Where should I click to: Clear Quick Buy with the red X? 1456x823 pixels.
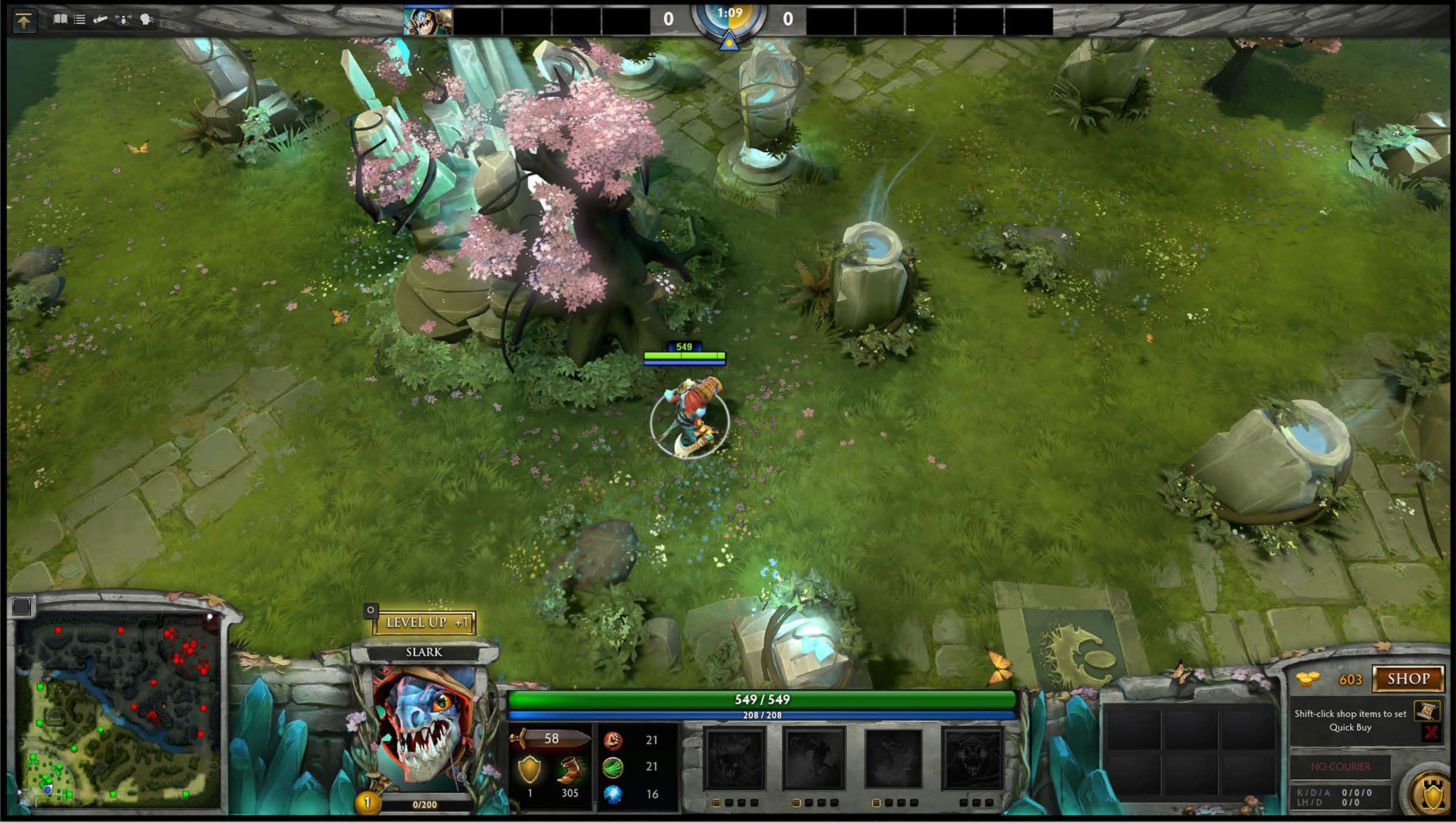click(1431, 733)
